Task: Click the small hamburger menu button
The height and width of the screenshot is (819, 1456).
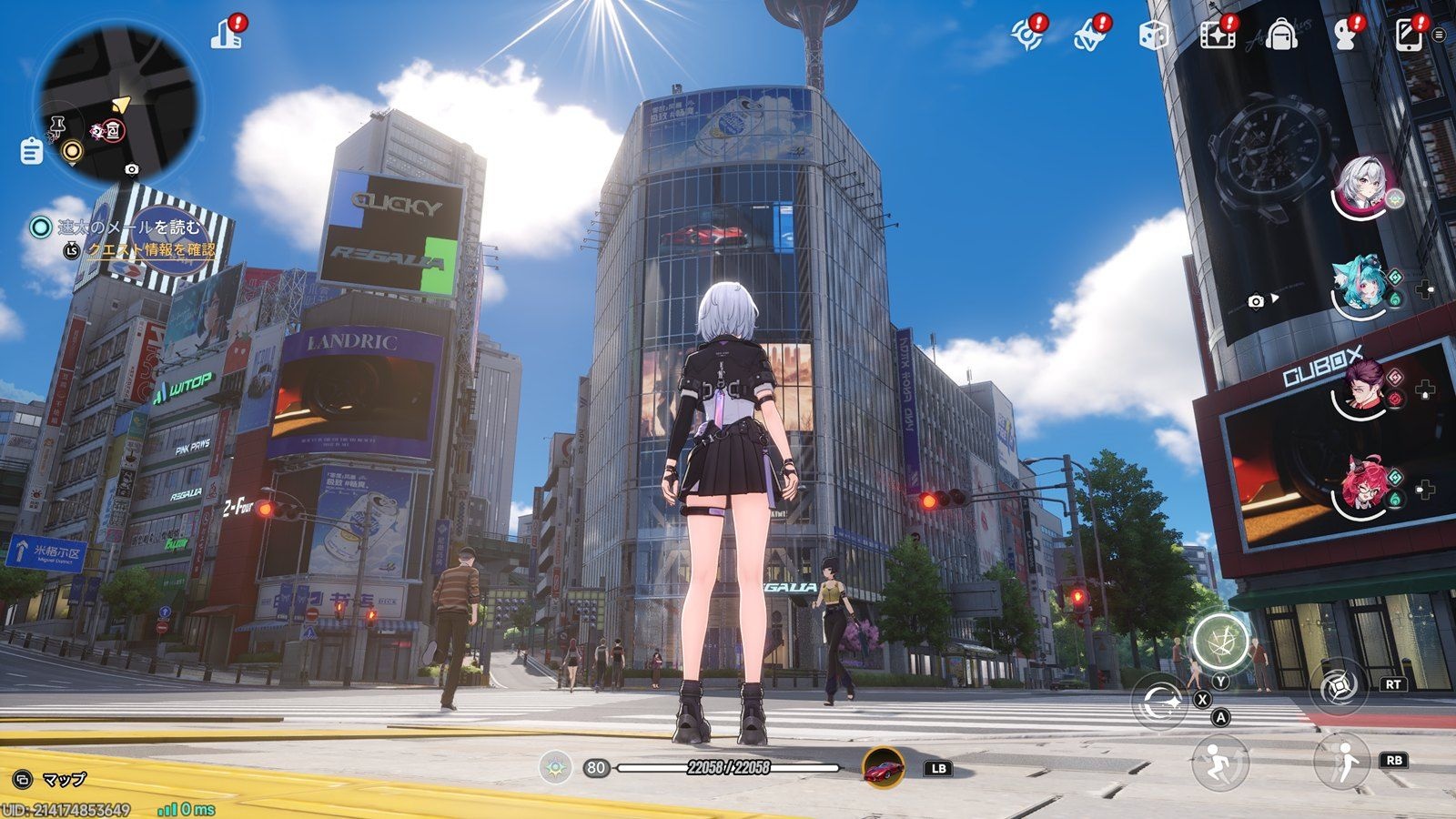Action: [x=1439, y=35]
